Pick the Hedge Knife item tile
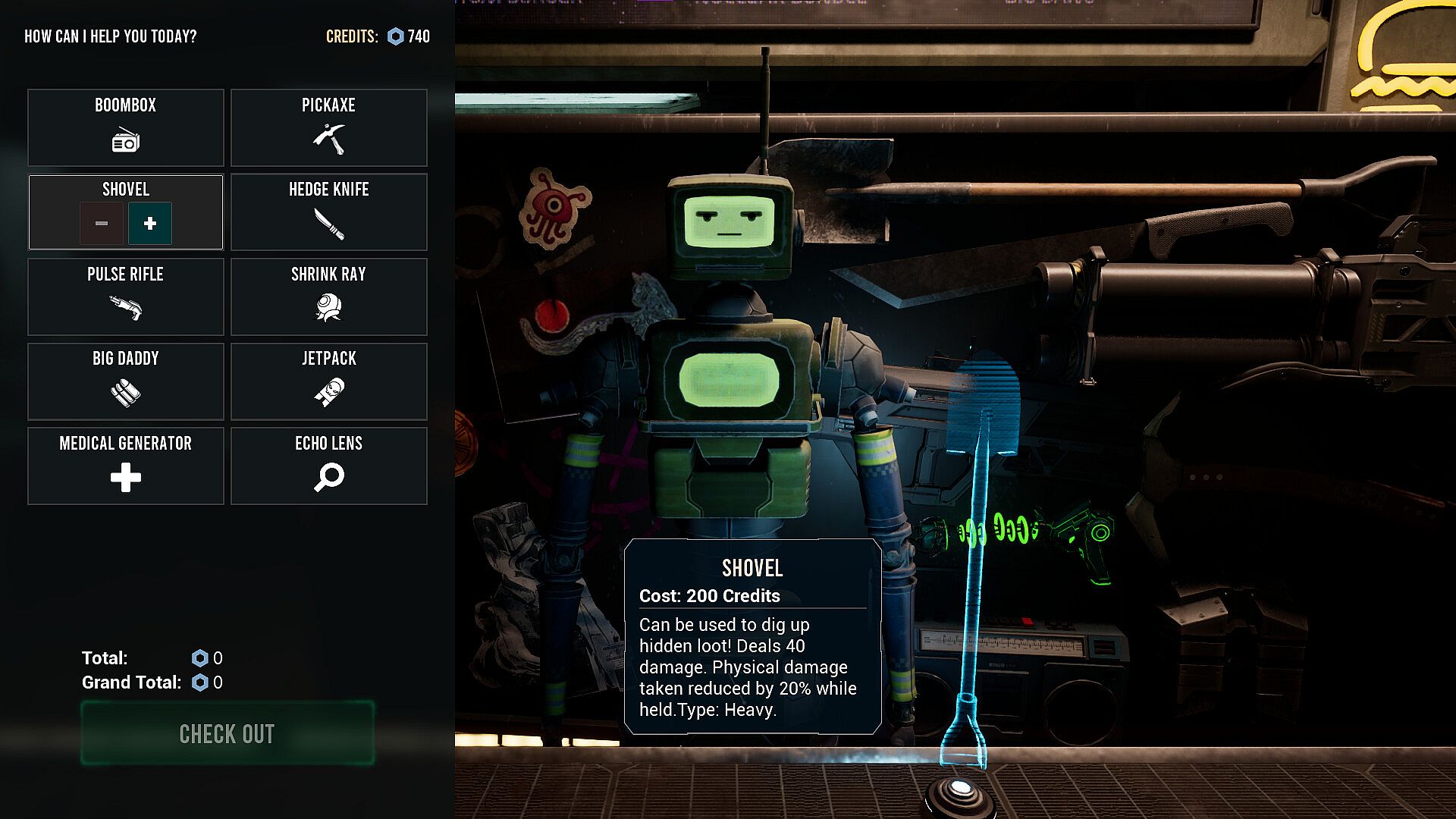Image resolution: width=1456 pixels, height=819 pixels. click(328, 212)
